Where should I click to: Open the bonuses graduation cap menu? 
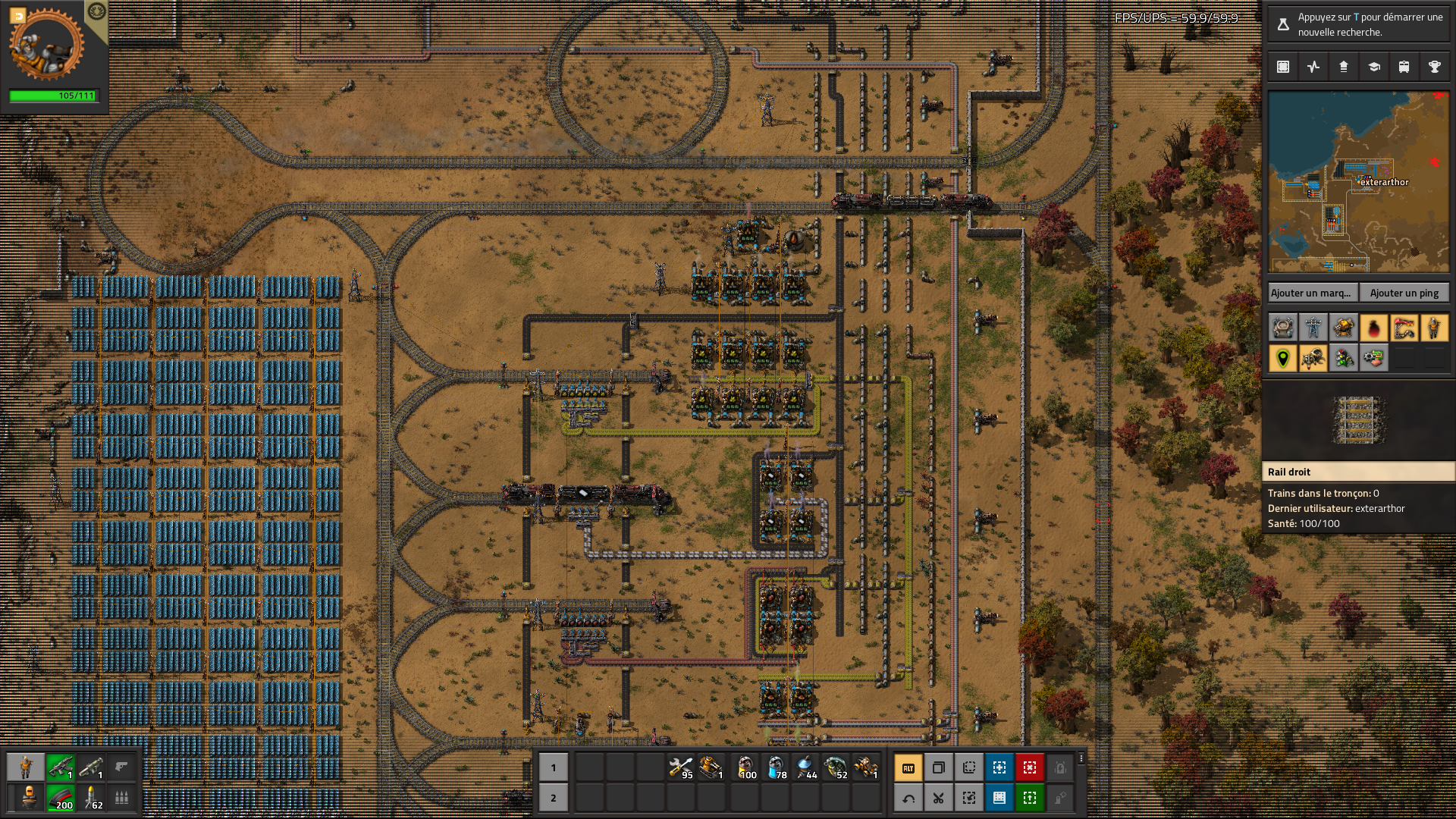1373,67
